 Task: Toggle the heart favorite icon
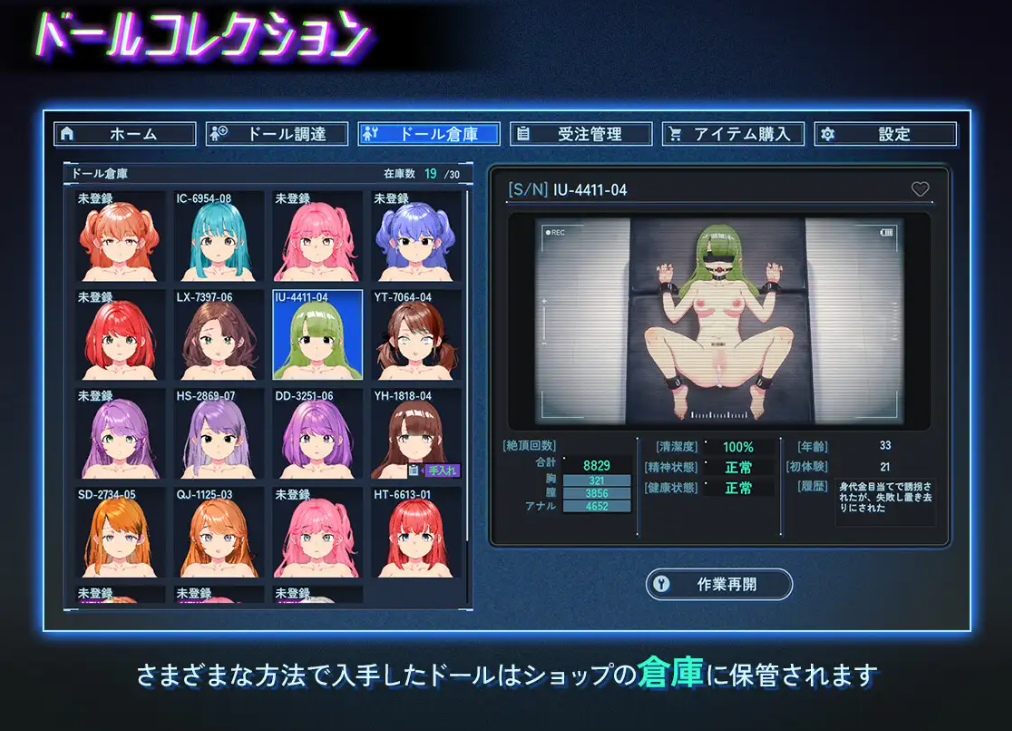920,189
